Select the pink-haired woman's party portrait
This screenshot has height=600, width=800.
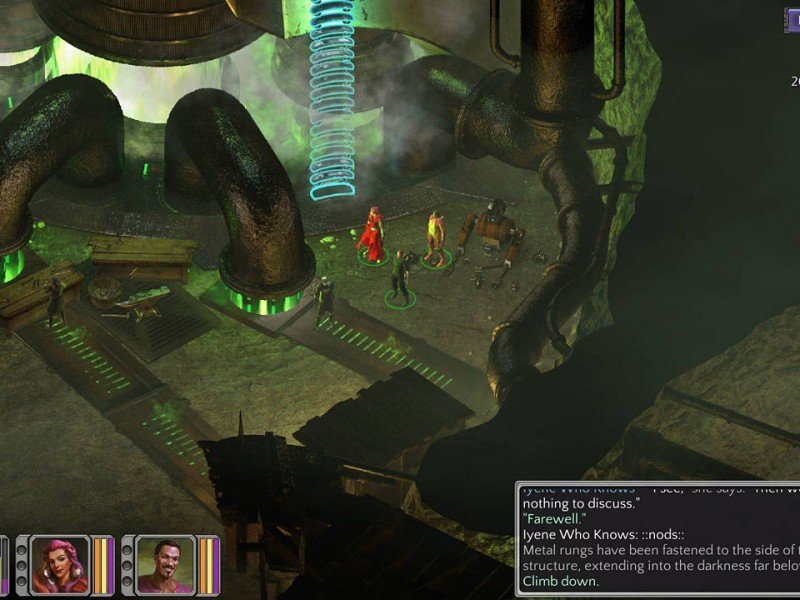click(x=60, y=567)
